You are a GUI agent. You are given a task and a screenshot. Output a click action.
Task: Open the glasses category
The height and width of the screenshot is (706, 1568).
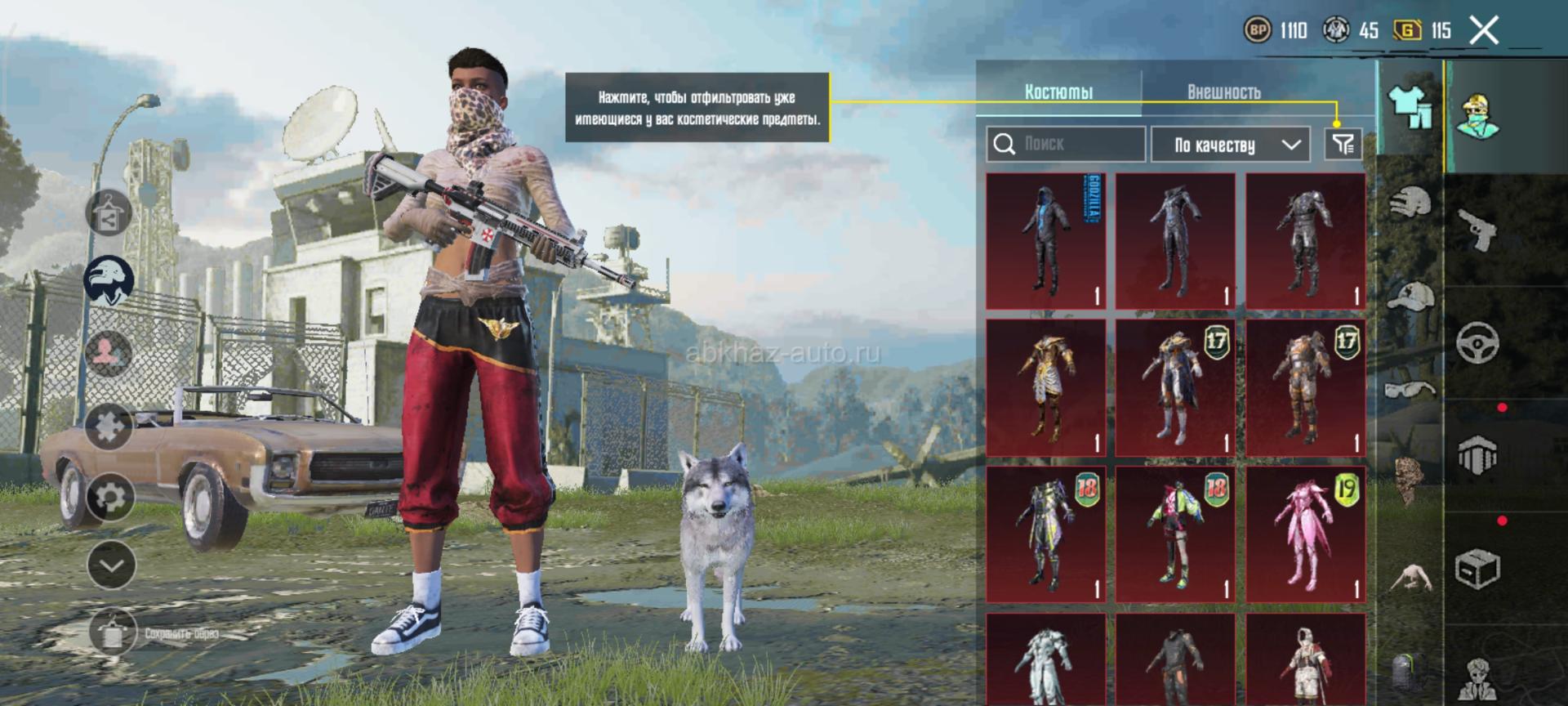pos(1410,389)
